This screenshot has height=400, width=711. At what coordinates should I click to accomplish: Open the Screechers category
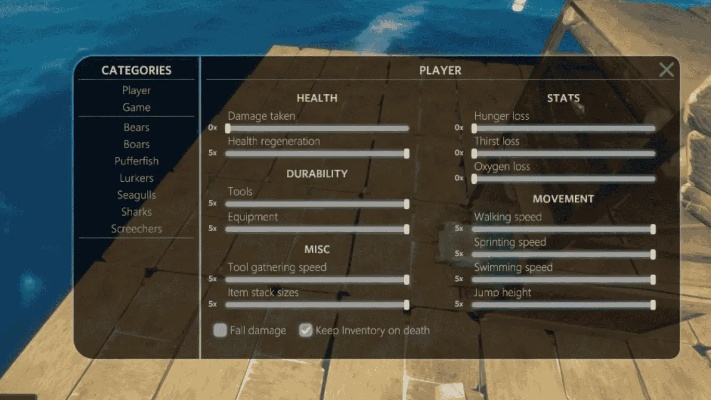coord(136,228)
